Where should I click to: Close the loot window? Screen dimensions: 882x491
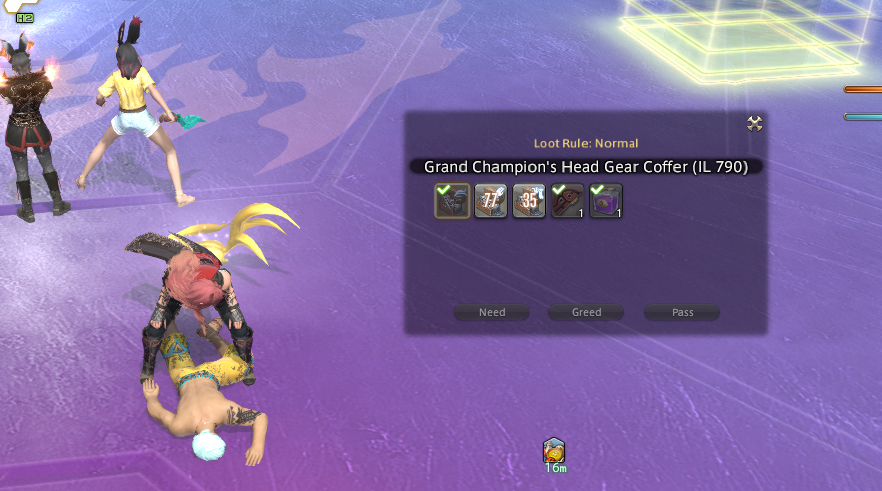point(755,123)
